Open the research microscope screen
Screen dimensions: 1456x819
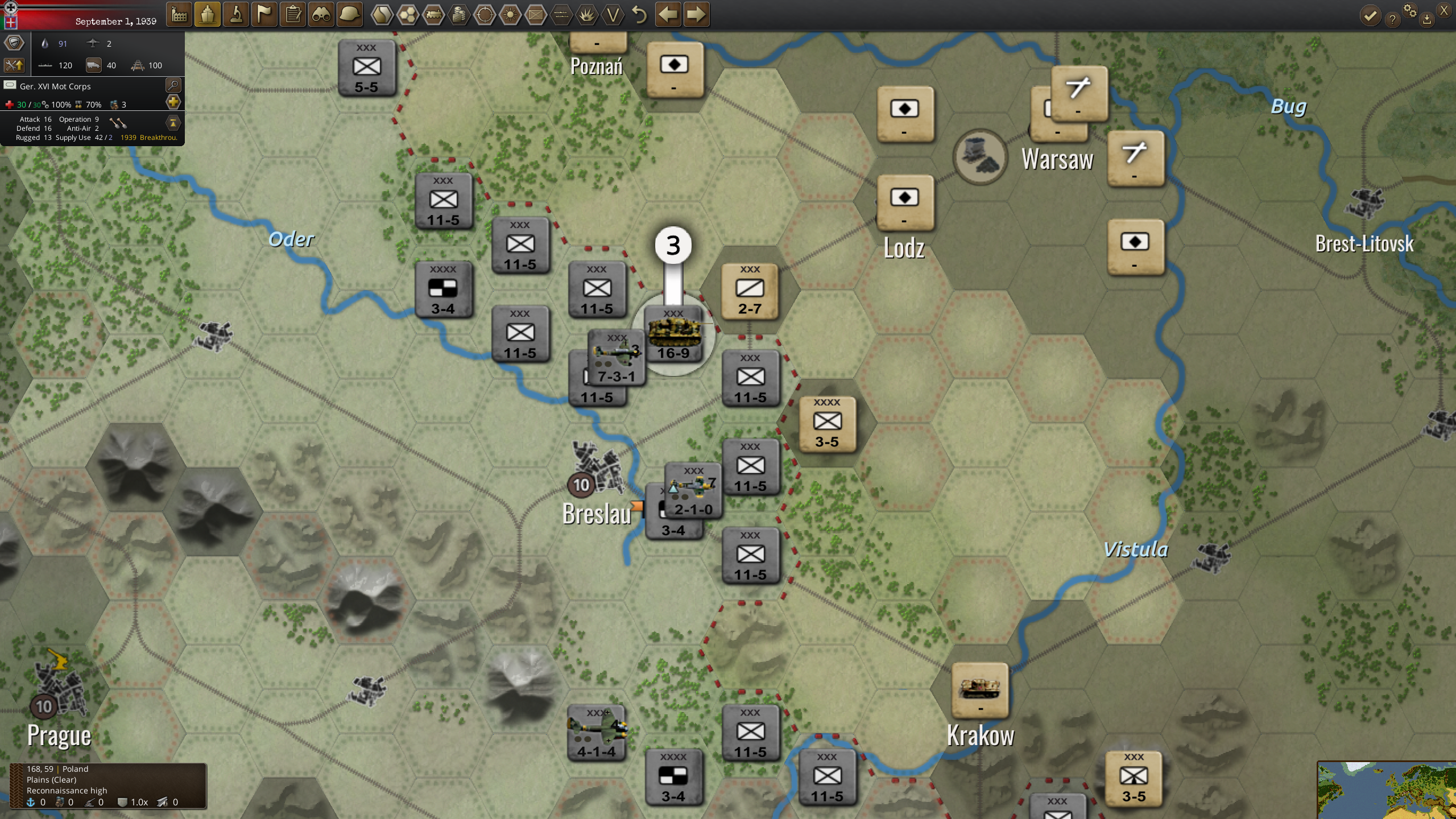click(x=235, y=15)
